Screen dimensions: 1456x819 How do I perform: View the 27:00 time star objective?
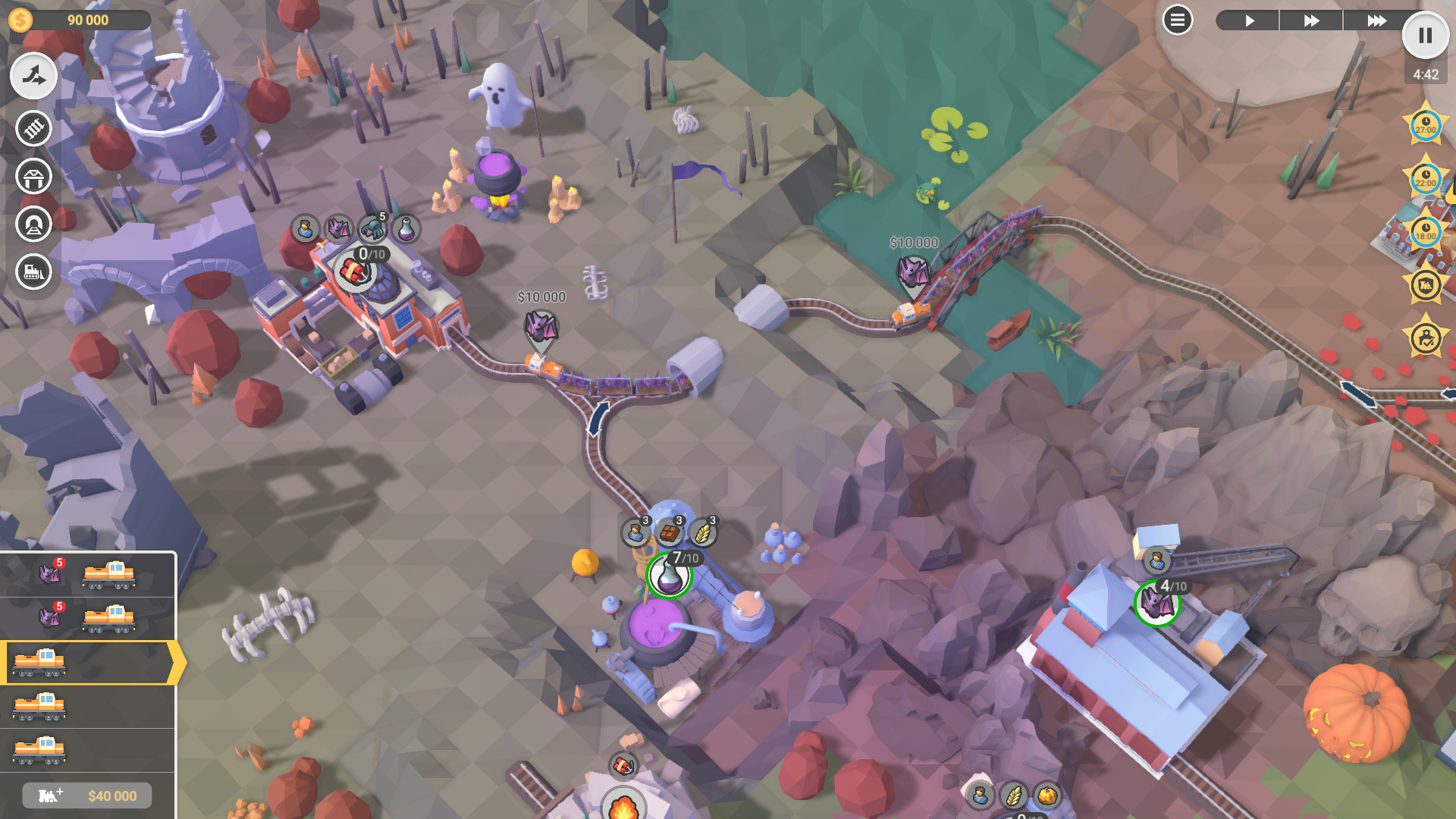(1426, 125)
